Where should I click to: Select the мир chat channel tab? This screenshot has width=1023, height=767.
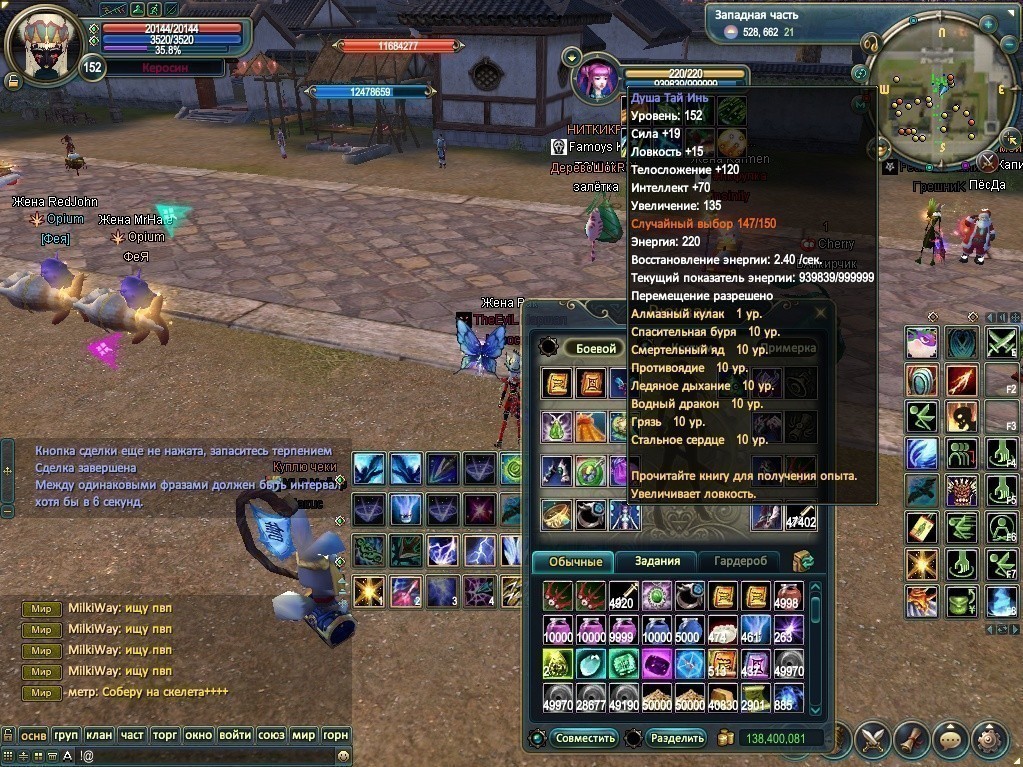click(304, 734)
